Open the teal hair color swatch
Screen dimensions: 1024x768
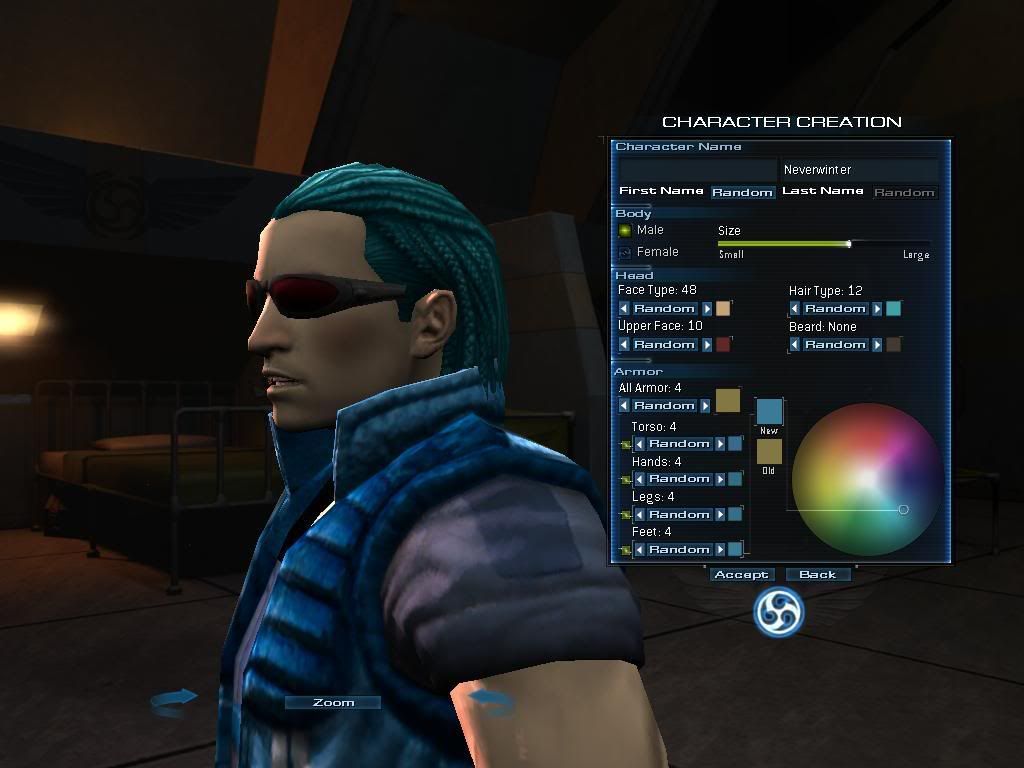[893, 309]
